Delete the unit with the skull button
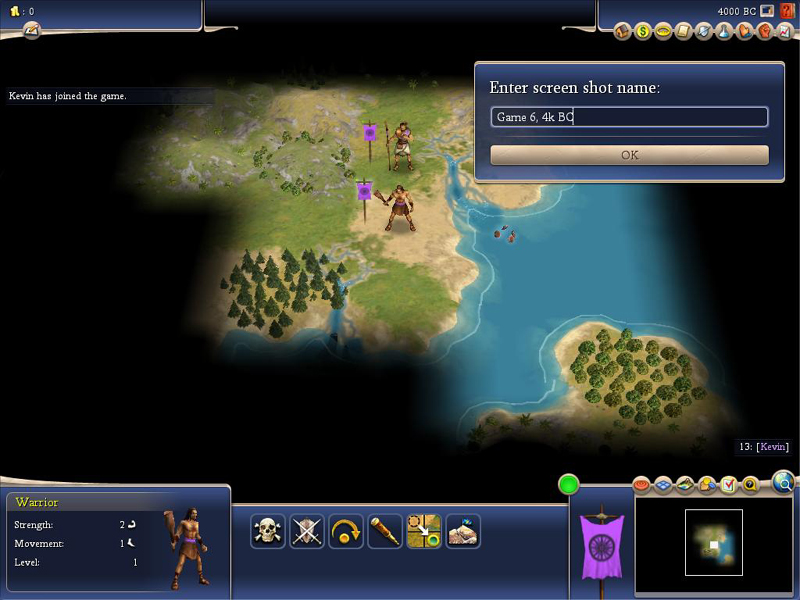Viewport: 800px width, 600px height. coord(267,531)
